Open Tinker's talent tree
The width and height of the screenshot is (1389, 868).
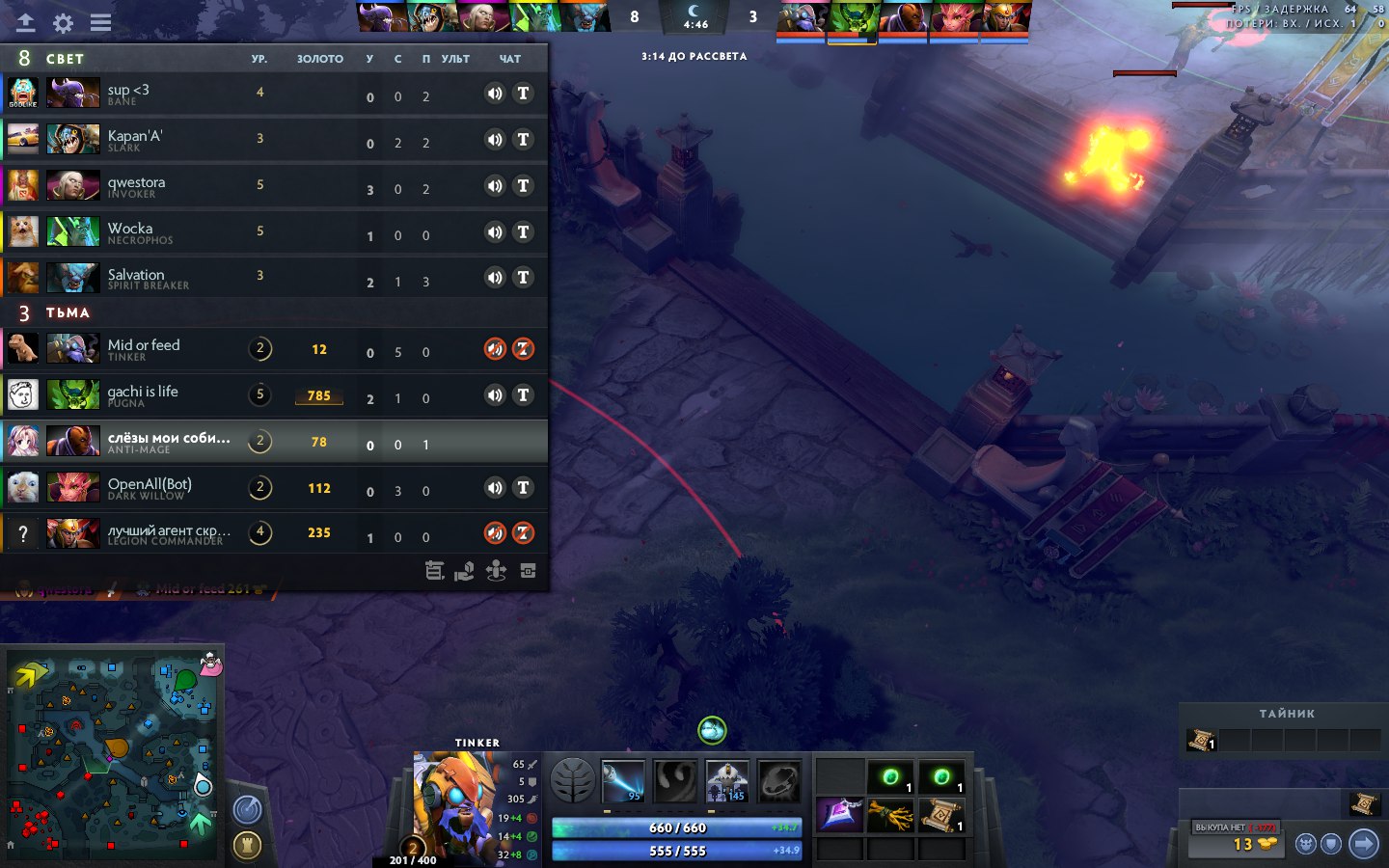click(x=572, y=781)
